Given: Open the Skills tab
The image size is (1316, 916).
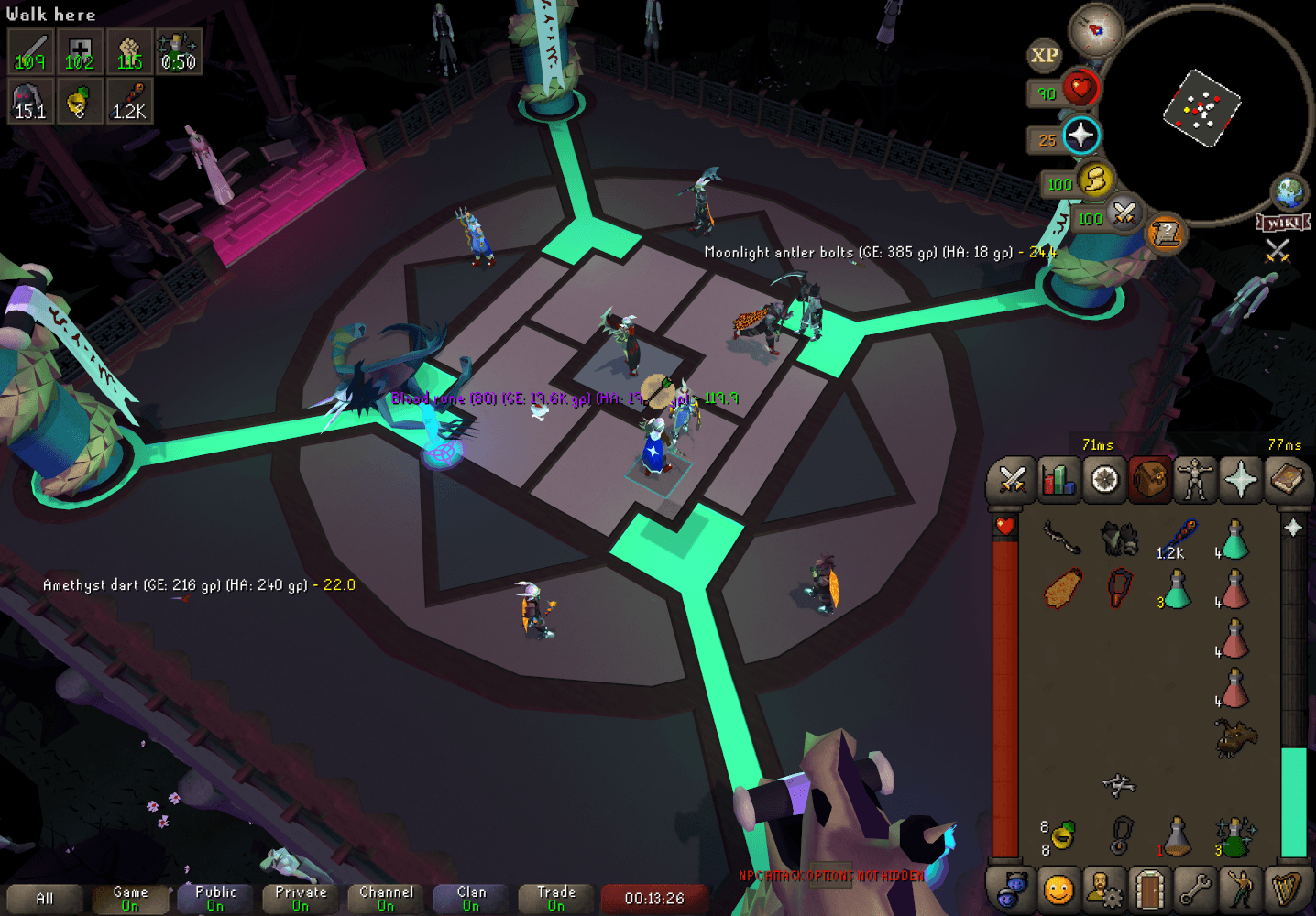Looking at the screenshot, I should click(x=1058, y=479).
